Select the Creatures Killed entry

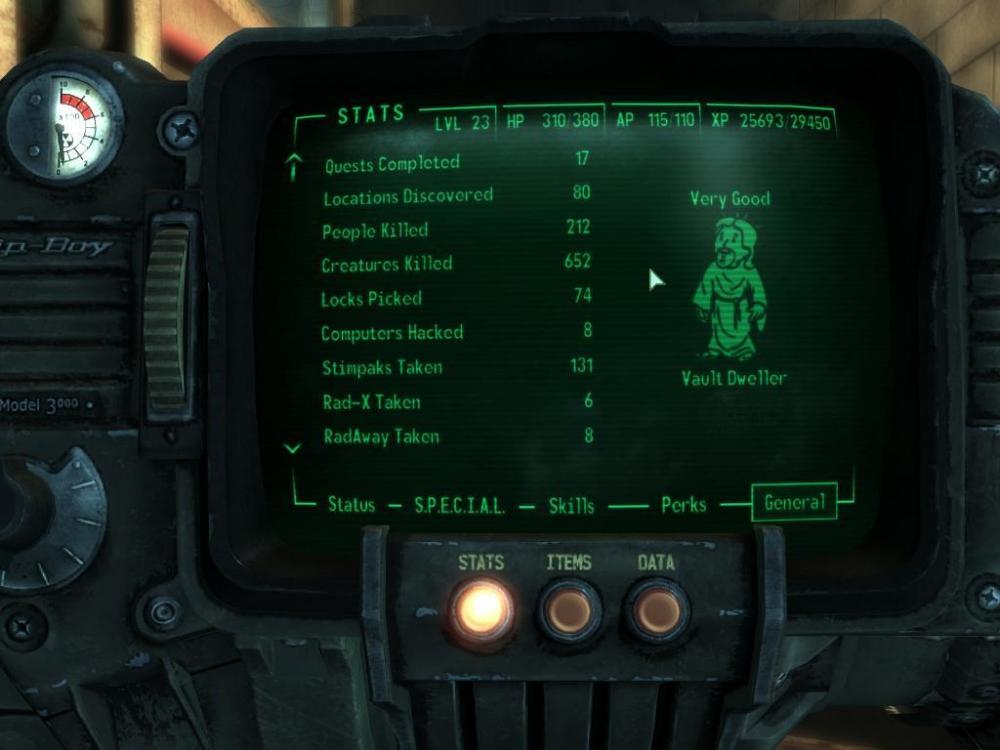[386, 265]
